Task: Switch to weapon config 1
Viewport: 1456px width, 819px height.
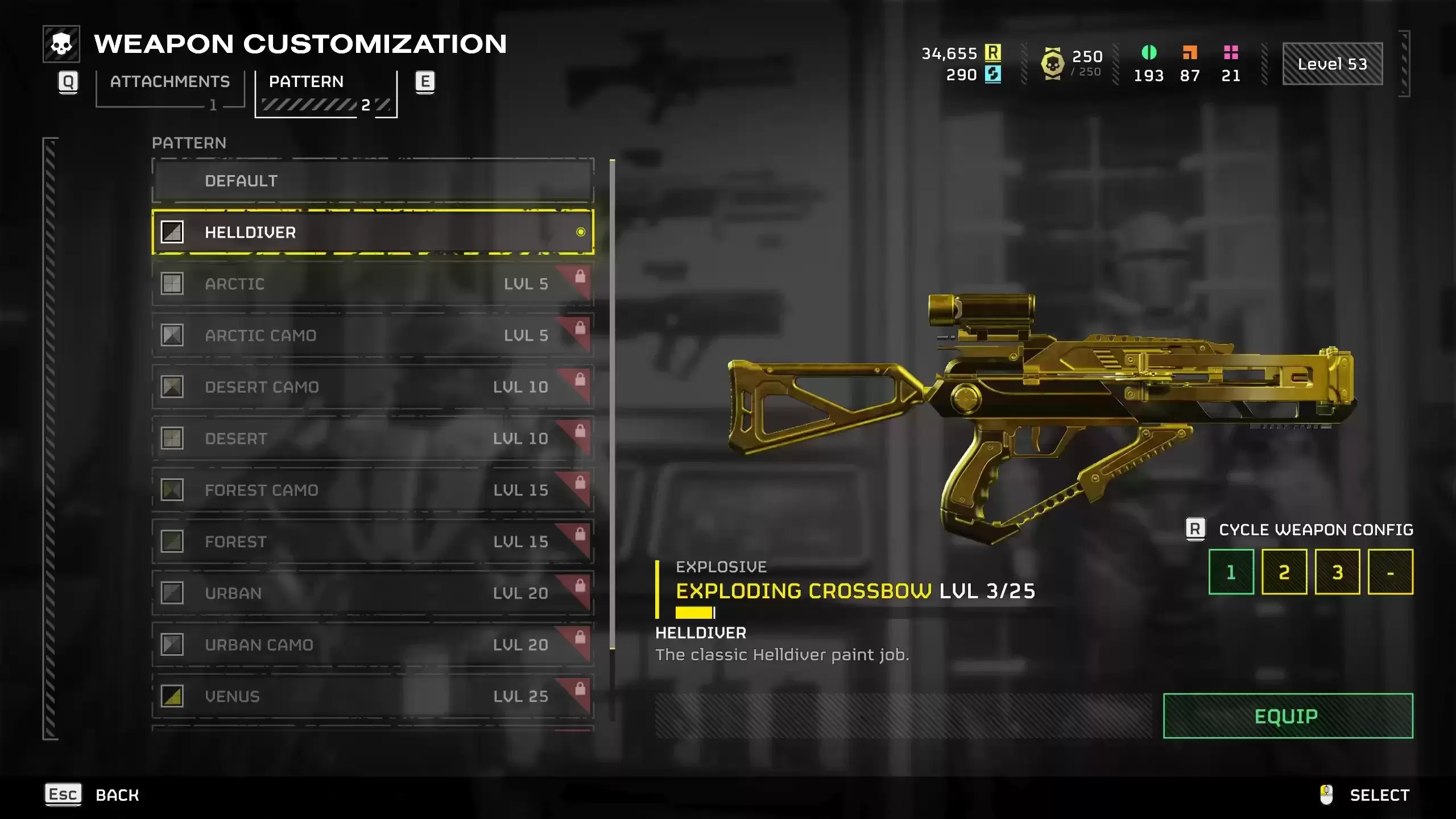Action: [1231, 572]
